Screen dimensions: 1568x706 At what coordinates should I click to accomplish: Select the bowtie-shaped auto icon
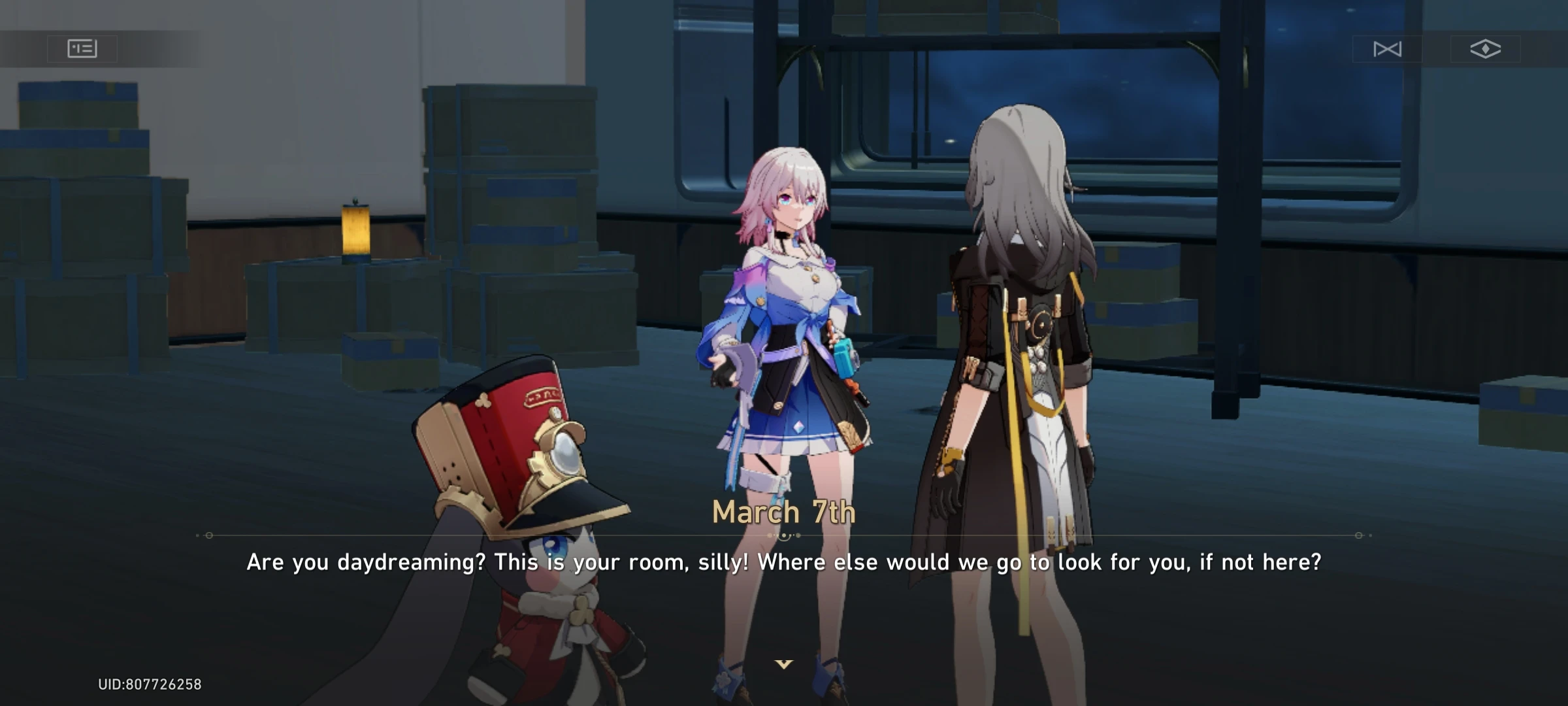pyautogui.click(x=1388, y=49)
